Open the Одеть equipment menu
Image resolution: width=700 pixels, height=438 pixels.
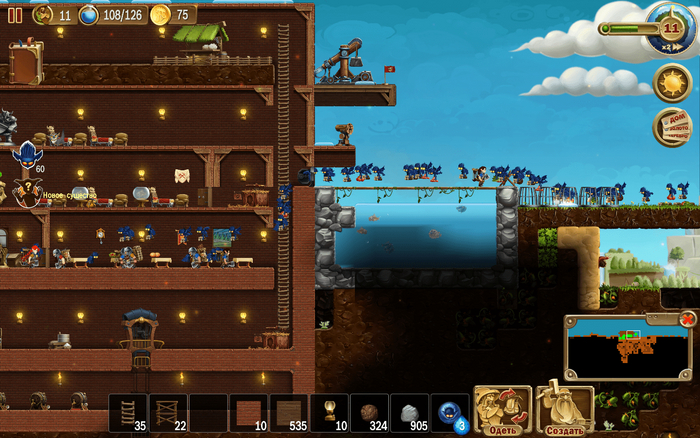(x=502, y=411)
